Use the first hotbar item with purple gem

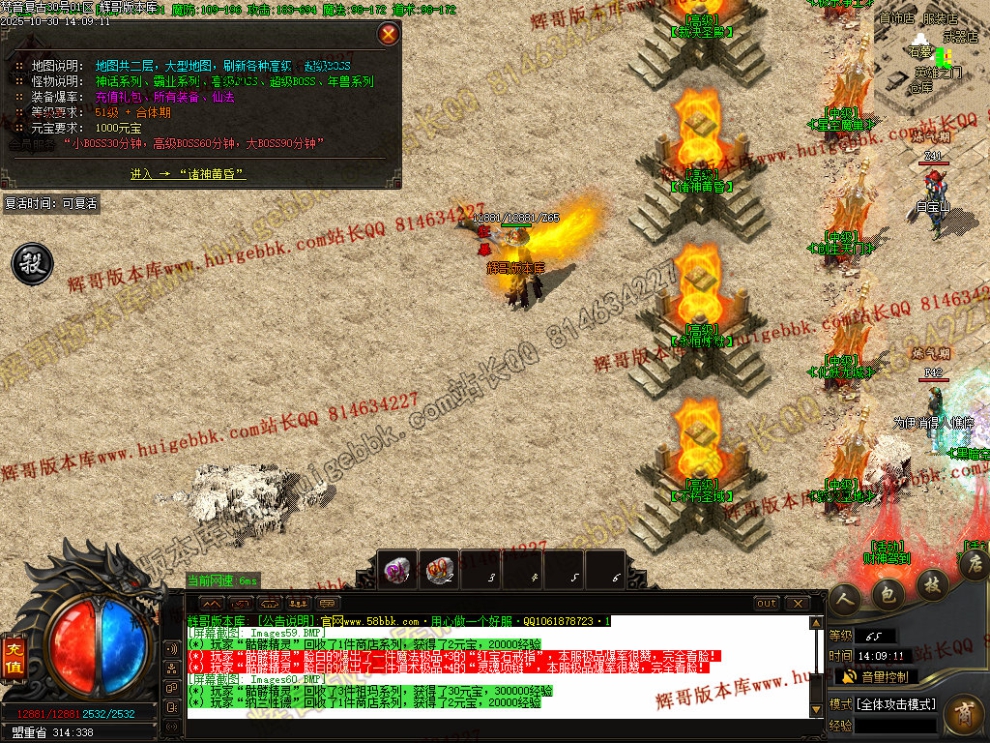click(399, 570)
